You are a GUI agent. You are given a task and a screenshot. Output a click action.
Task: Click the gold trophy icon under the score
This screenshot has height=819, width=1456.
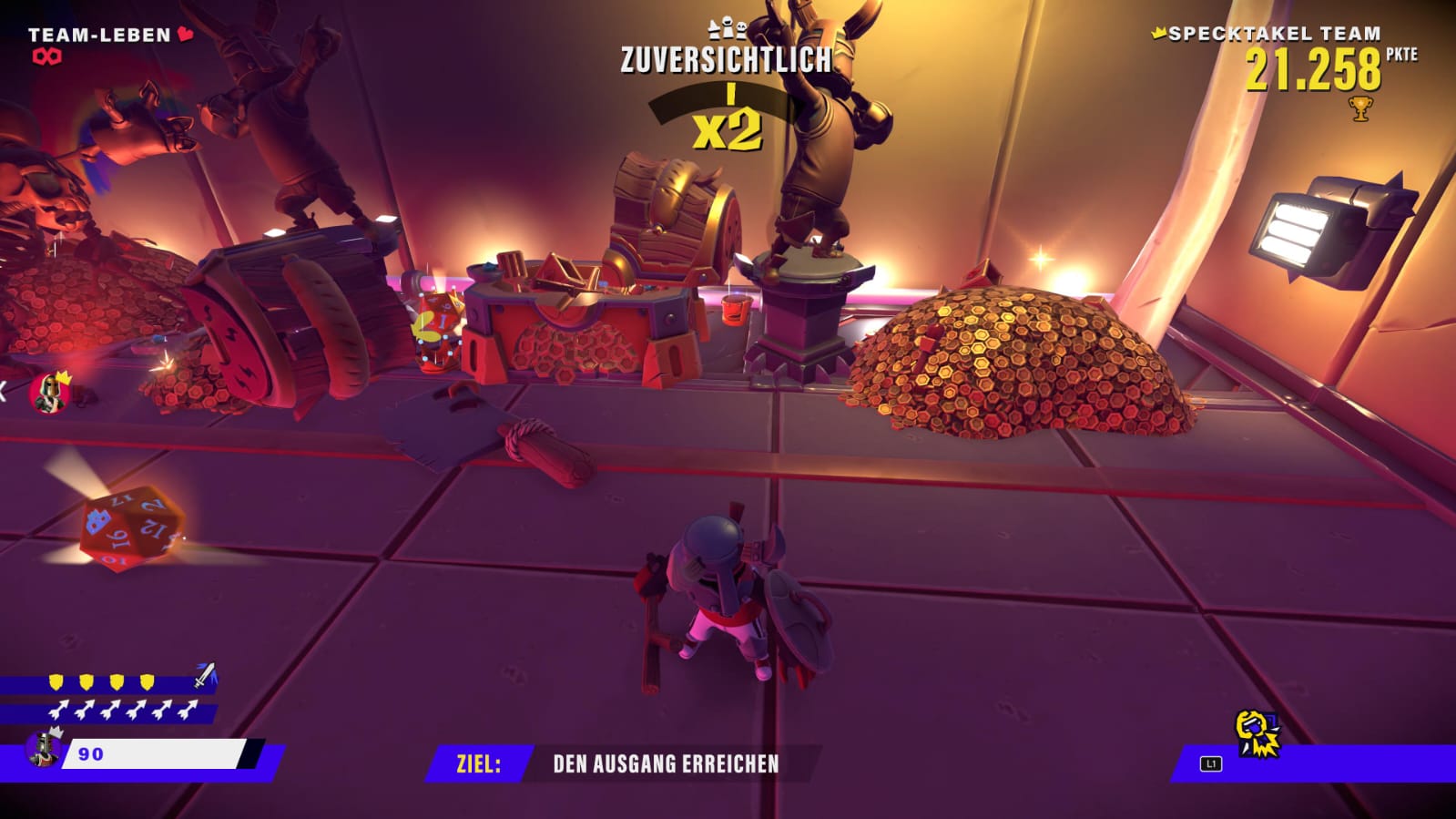(1360, 109)
